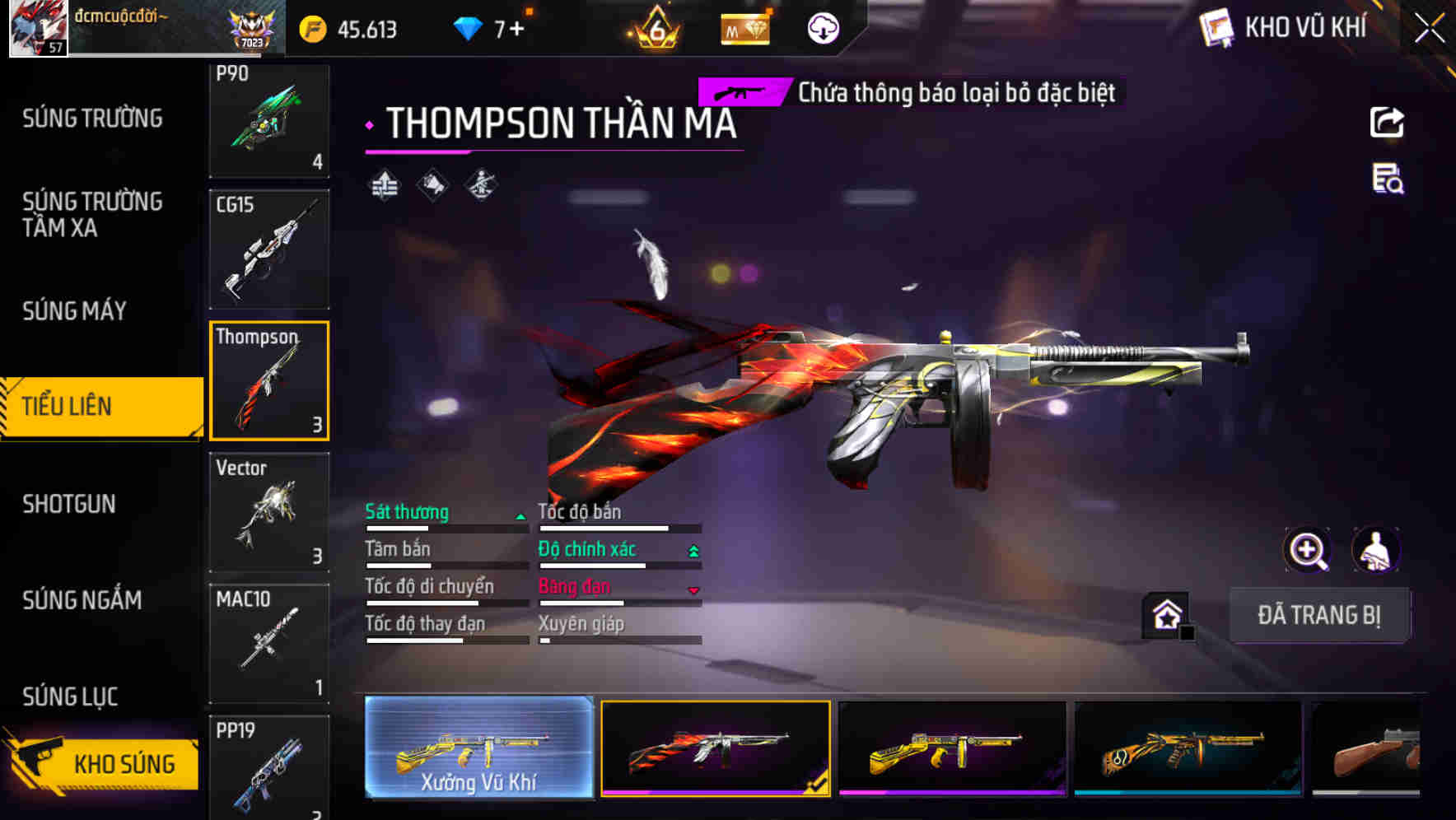Open the Xưởng Vũ Khí workshop panel
This screenshot has width=1456, height=820.
tap(478, 748)
